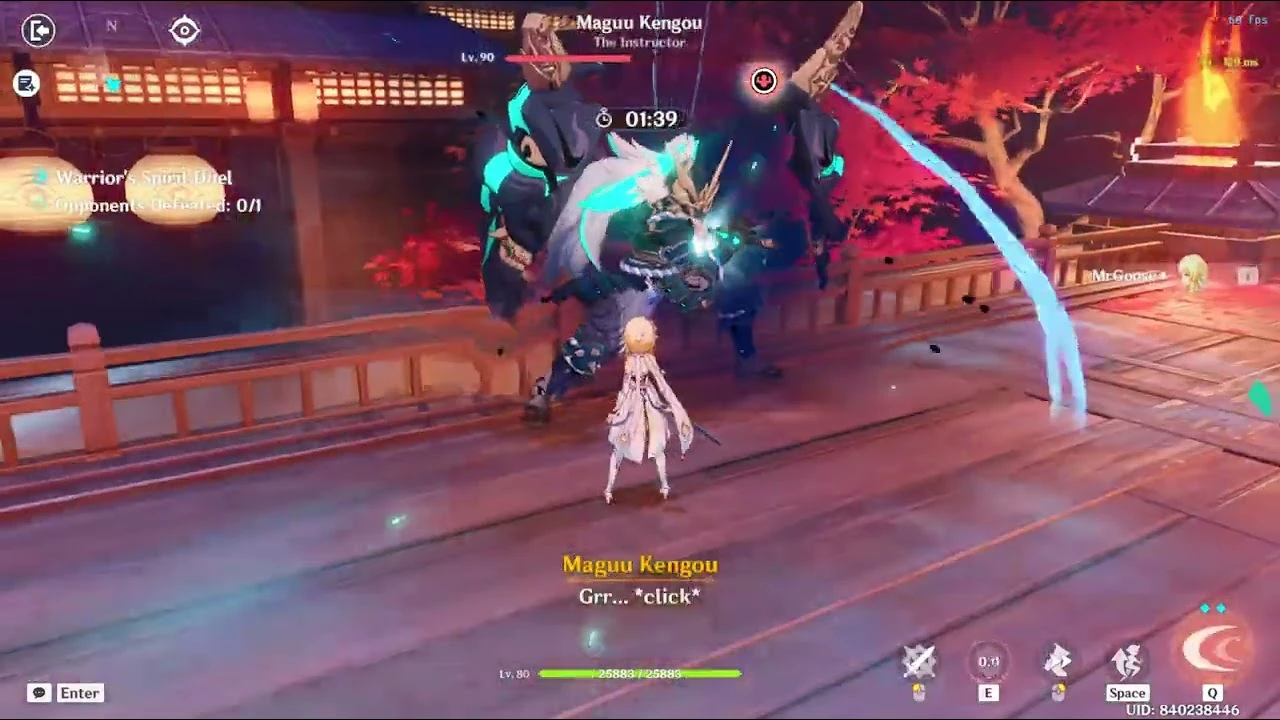This screenshot has height=720, width=1280.
Task: Click the aimed shot mouse icon
Action: click(x=1057, y=660)
